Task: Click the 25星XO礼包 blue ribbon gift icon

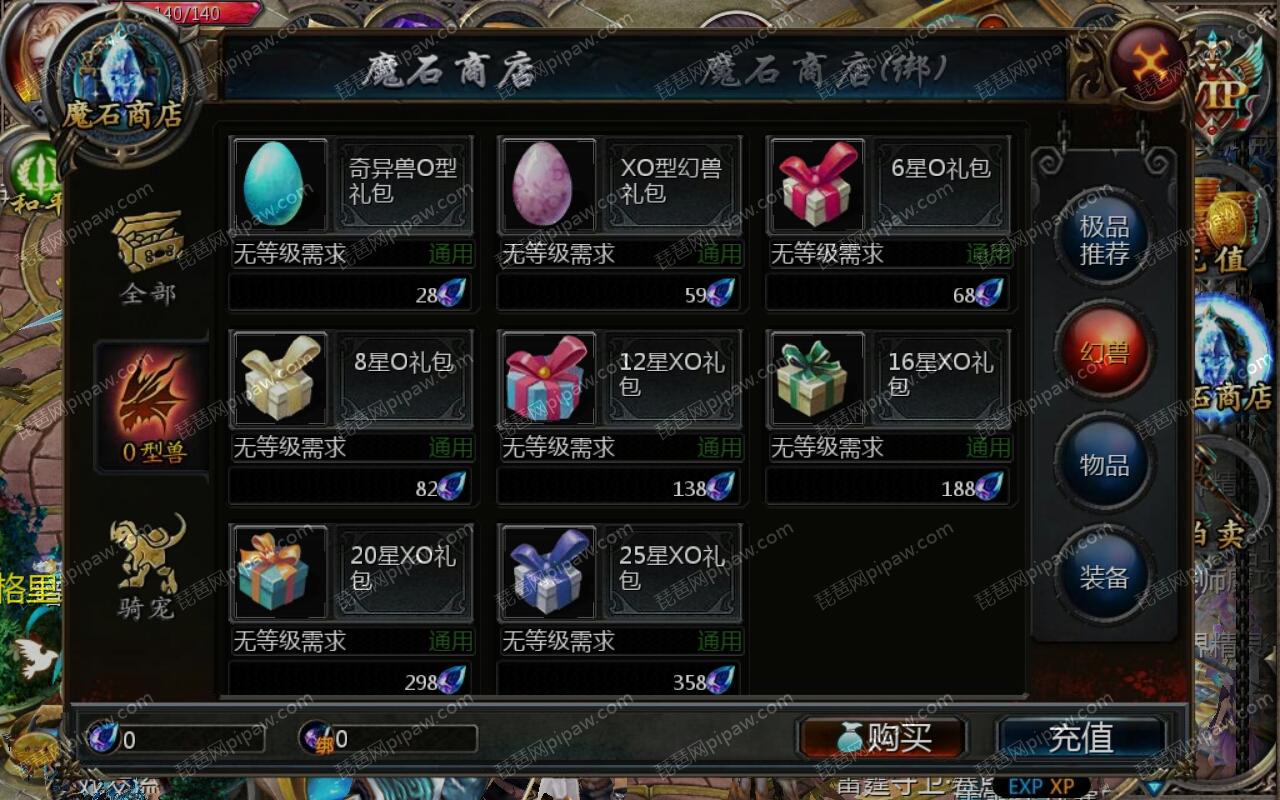Action: pos(547,572)
